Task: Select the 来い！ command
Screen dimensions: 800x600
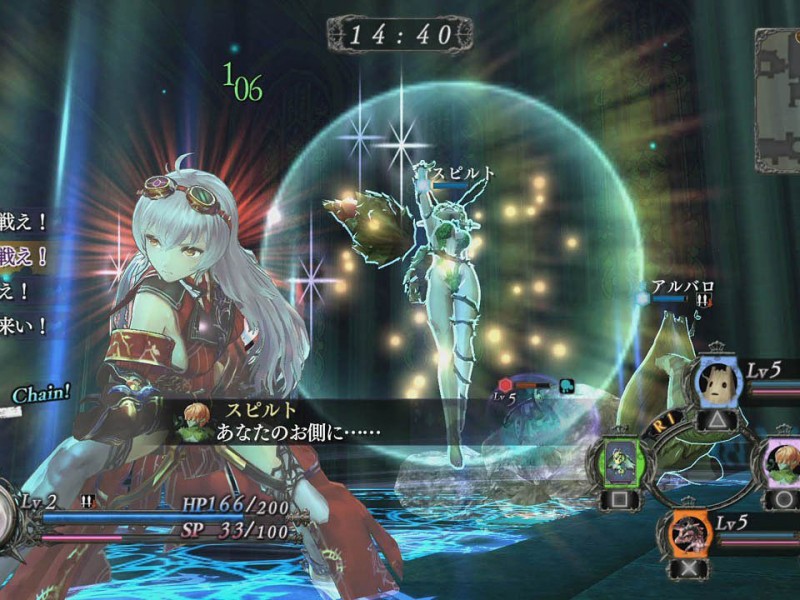Action: 22,326
